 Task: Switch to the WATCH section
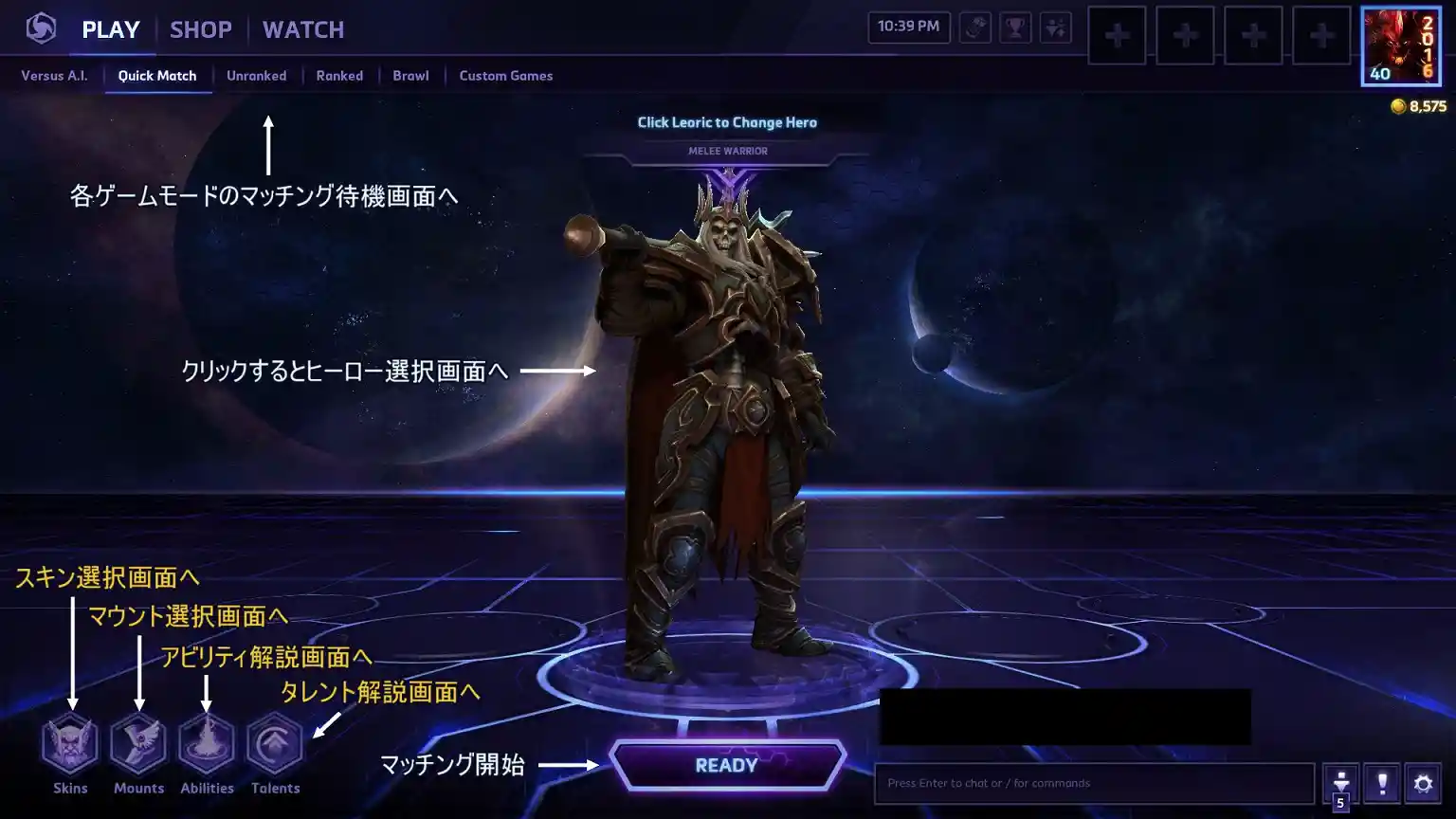tap(303, 29)
